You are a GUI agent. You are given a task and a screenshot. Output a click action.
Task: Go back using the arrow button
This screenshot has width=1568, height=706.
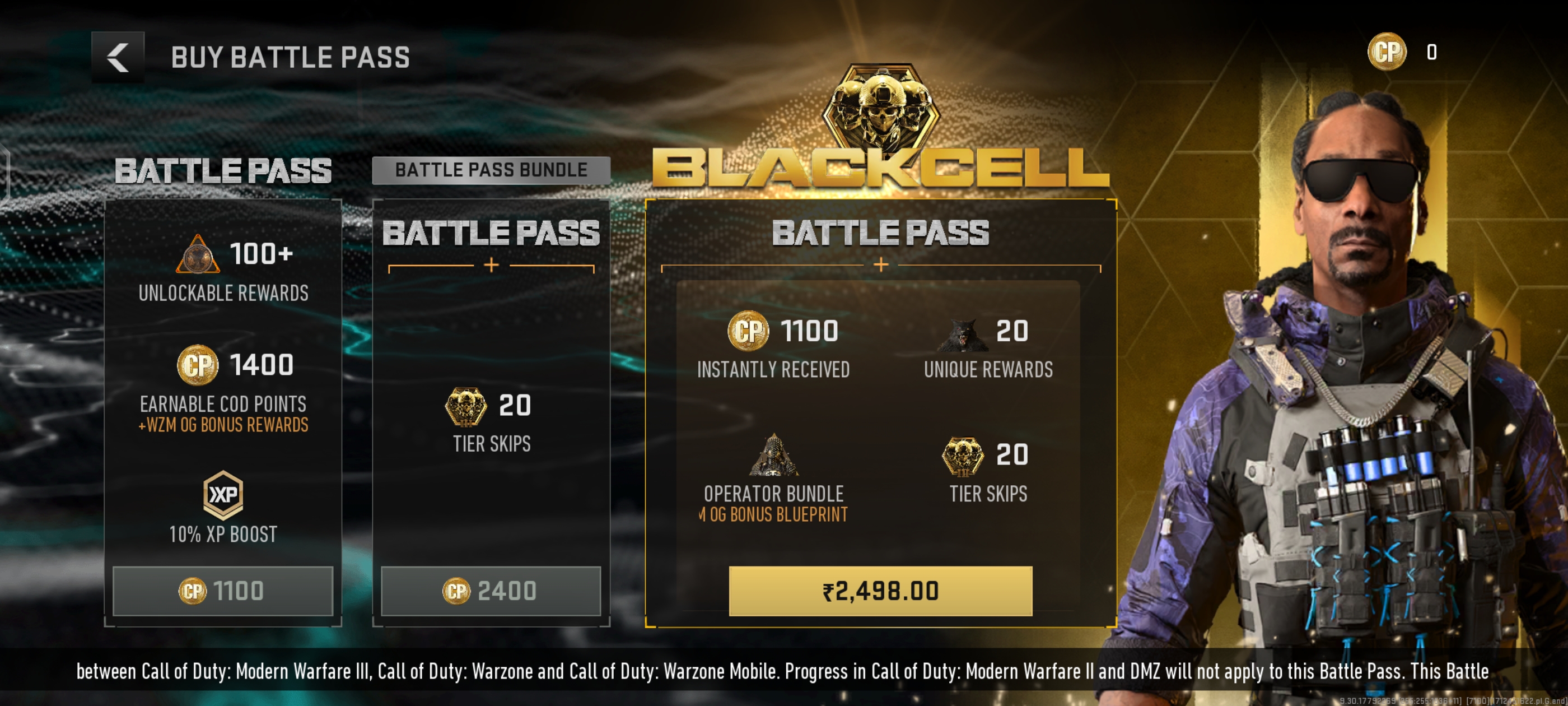pos(118,57)
